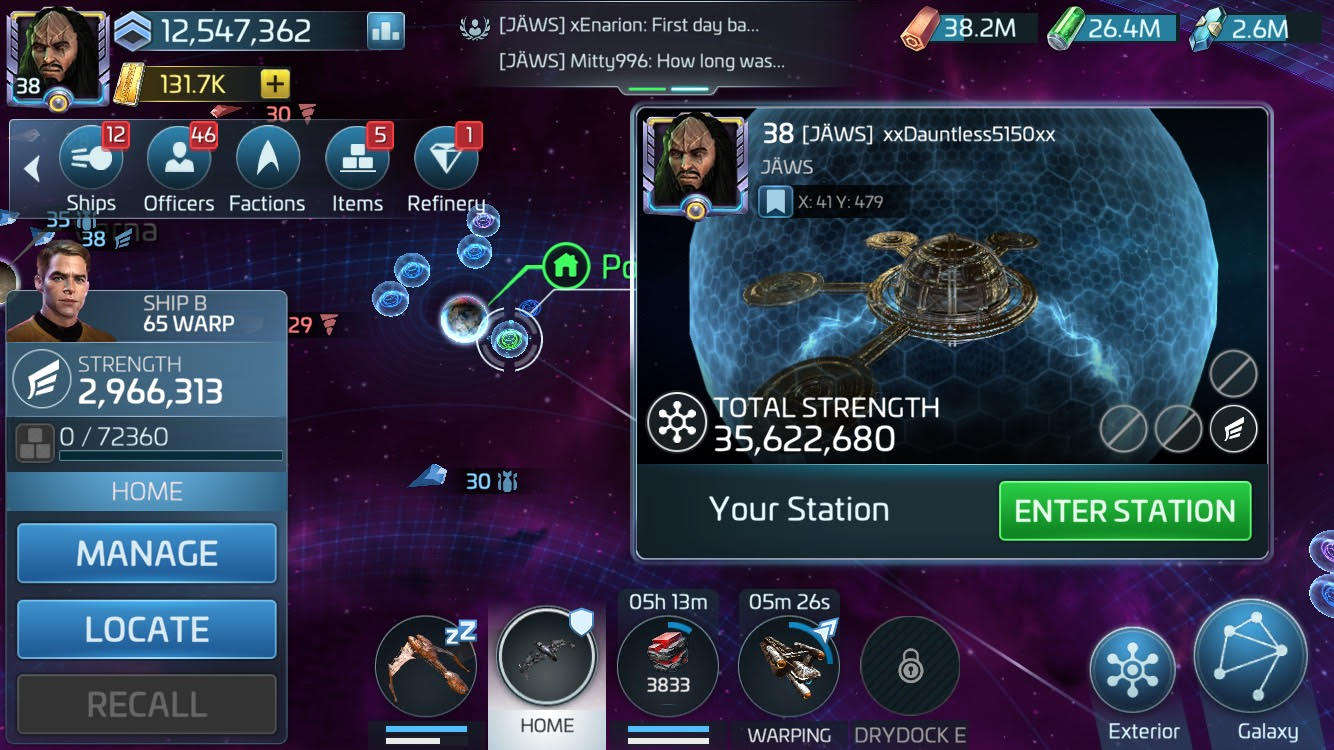The height and width of the screenshot is (750, 1334).
Task: Select the WARPING ship slot
Action: tap(789, 665)
